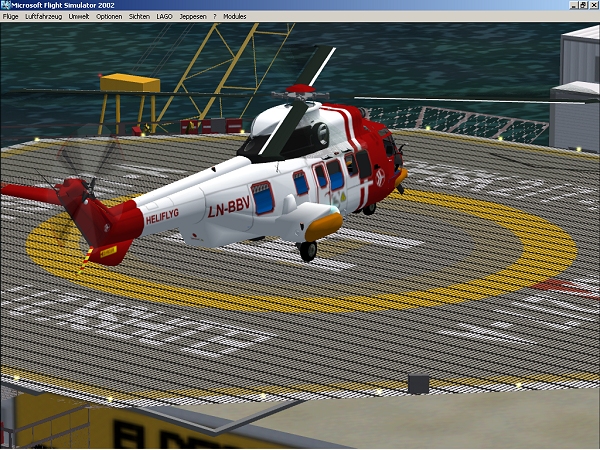Open the Luftfahrzeug menu

(x=44, y=17)
